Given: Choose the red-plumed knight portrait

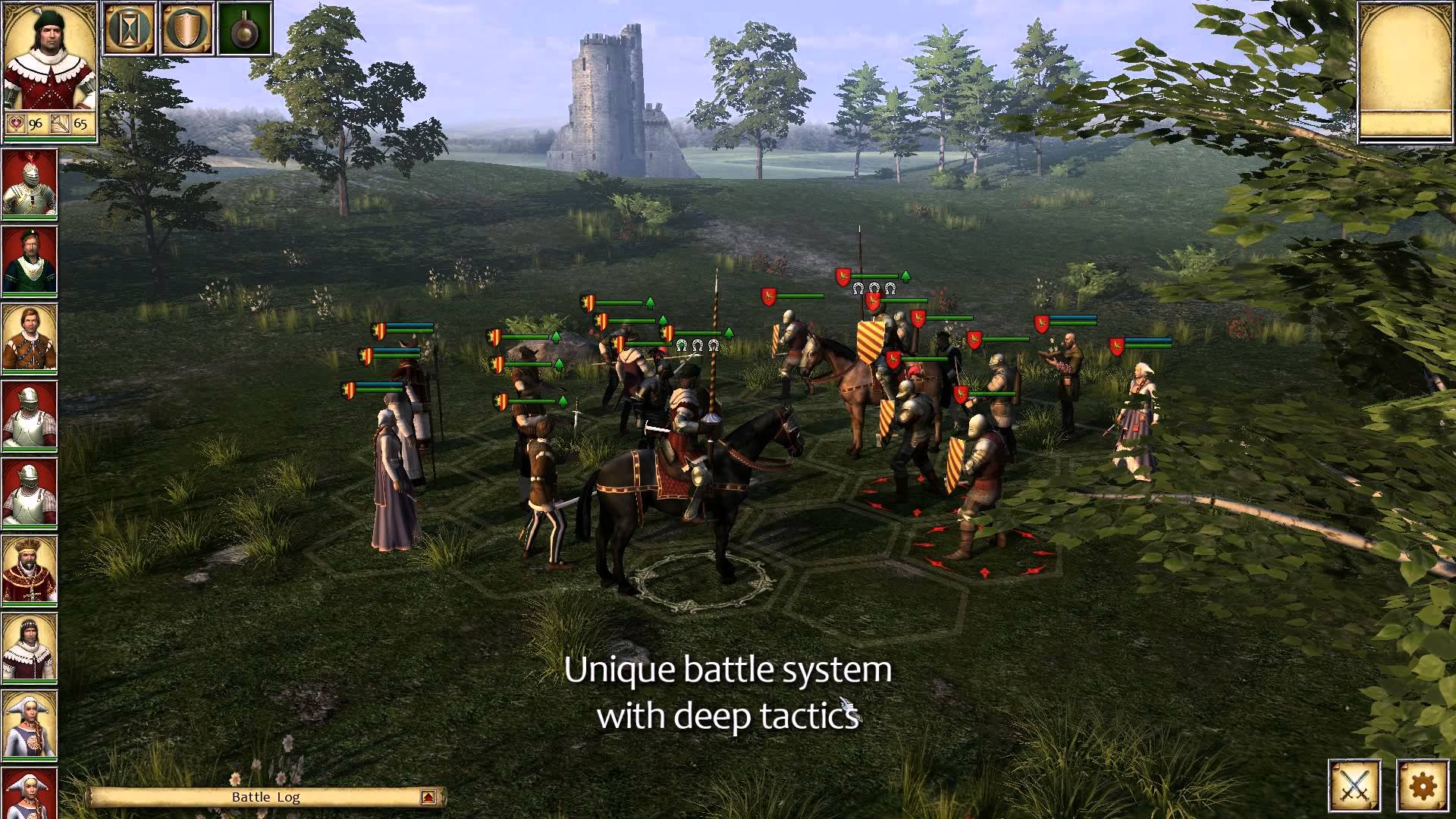Looking at the screenshot, I should pyautogui.click(x=30, y=183).
